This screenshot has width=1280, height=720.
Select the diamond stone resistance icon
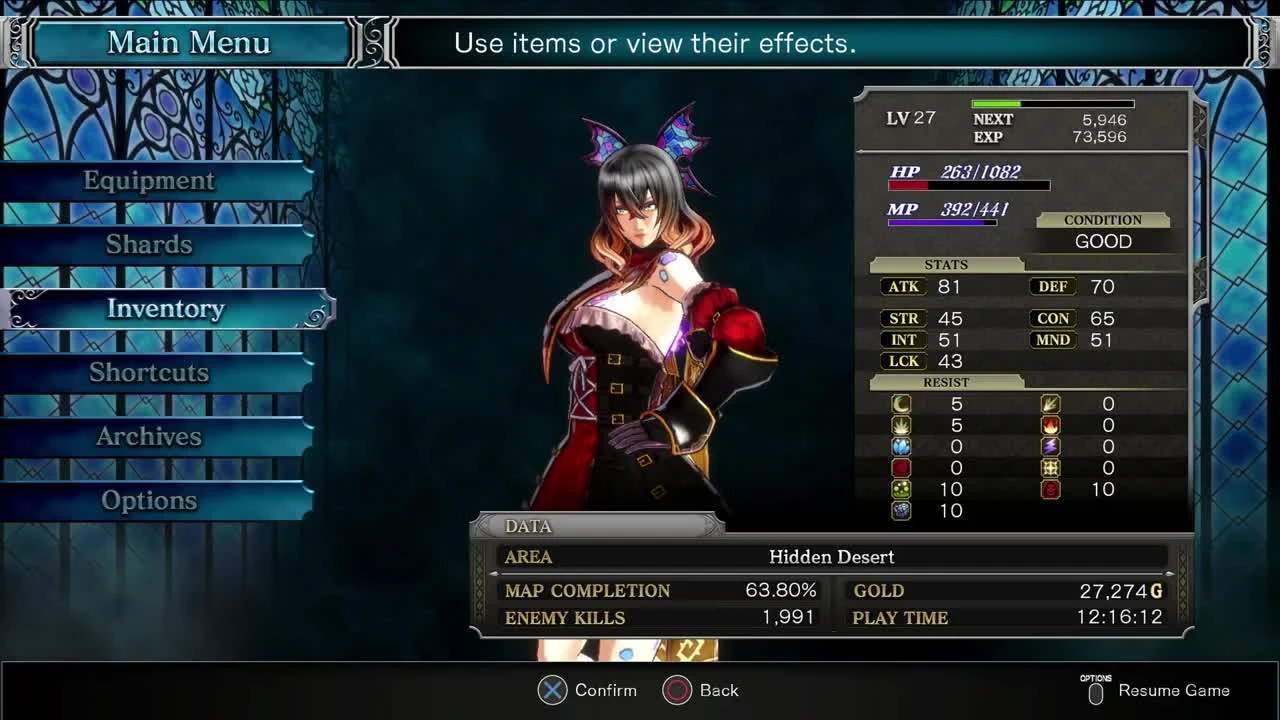tap(901, 511)
